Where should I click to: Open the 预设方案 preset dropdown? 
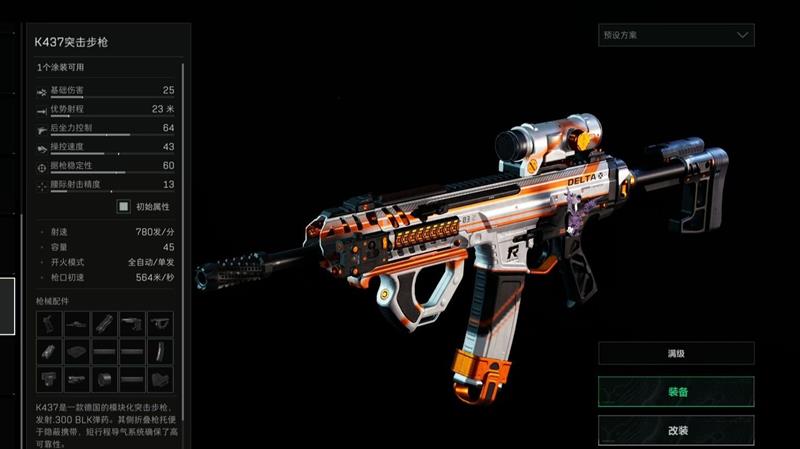coord(676,35)
